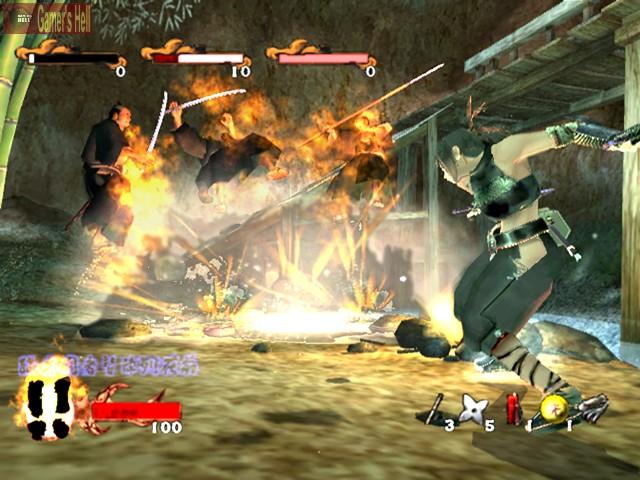Select the blowgun dart item
The height and width of the screenshot is (480, 640).
(433, 408)
